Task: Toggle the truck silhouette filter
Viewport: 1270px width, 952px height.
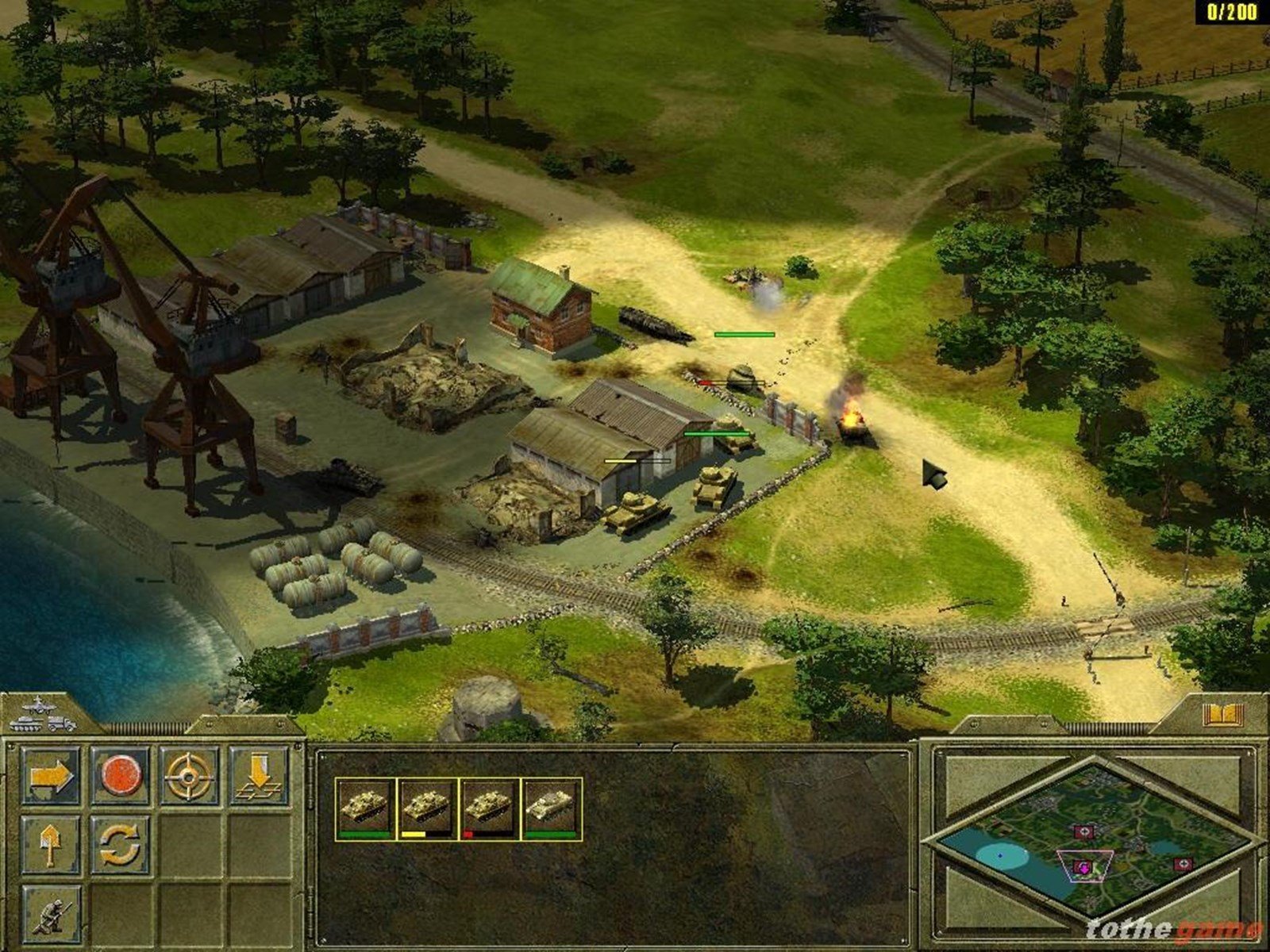Action: coord(61,724)
